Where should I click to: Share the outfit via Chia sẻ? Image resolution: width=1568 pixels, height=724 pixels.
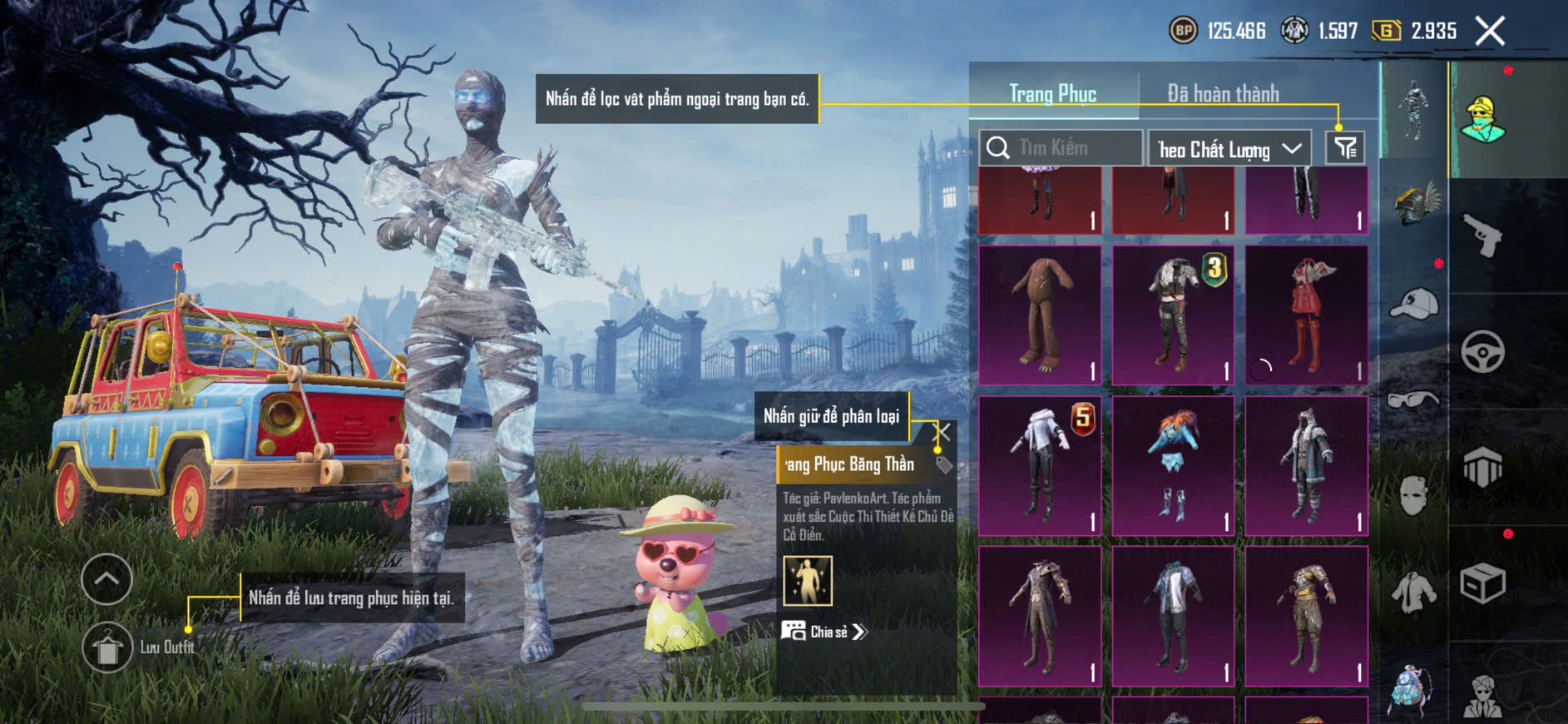pyautogui.click(x=824, y=632)
